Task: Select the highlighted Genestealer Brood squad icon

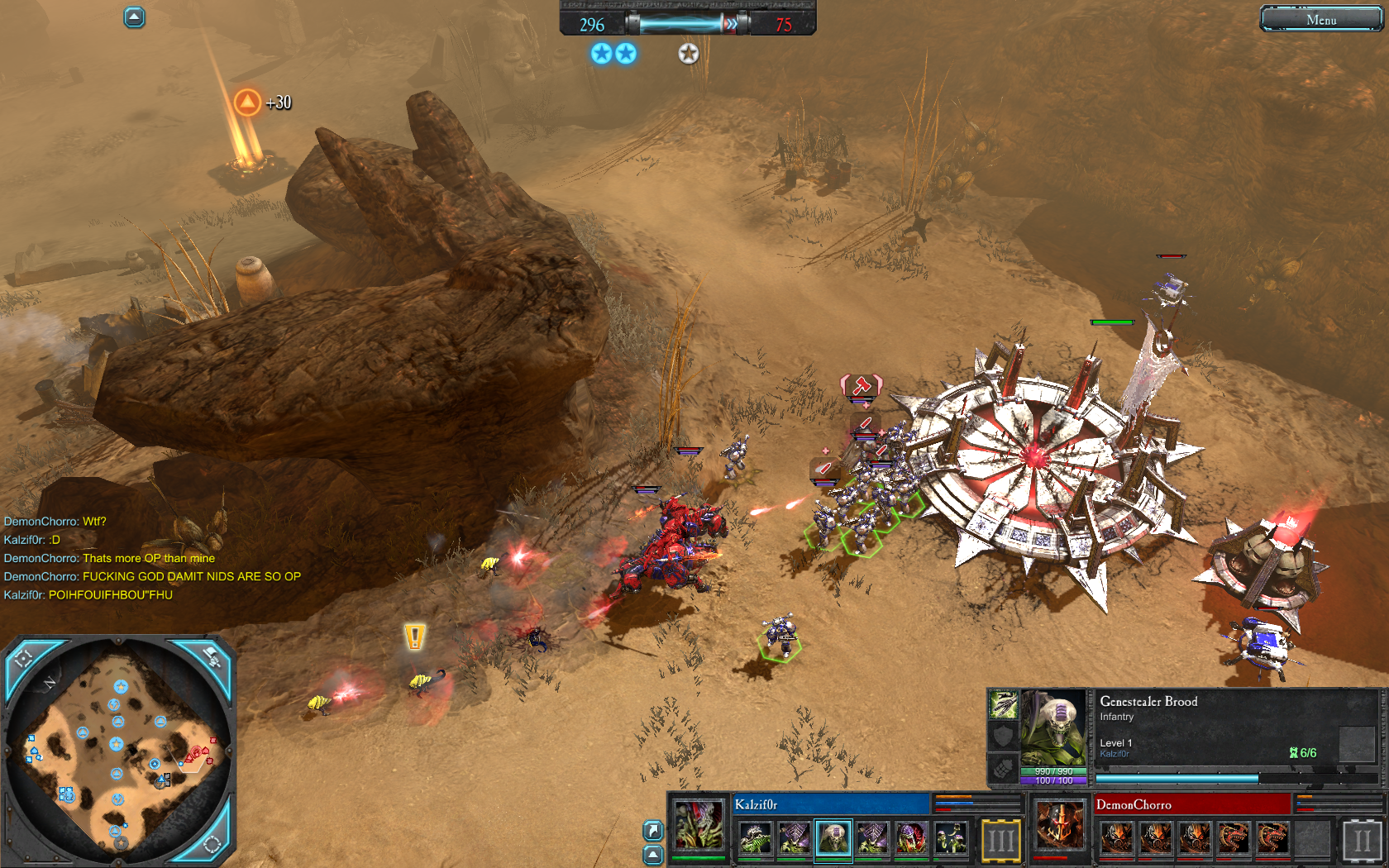Action: tap(833, 838)
